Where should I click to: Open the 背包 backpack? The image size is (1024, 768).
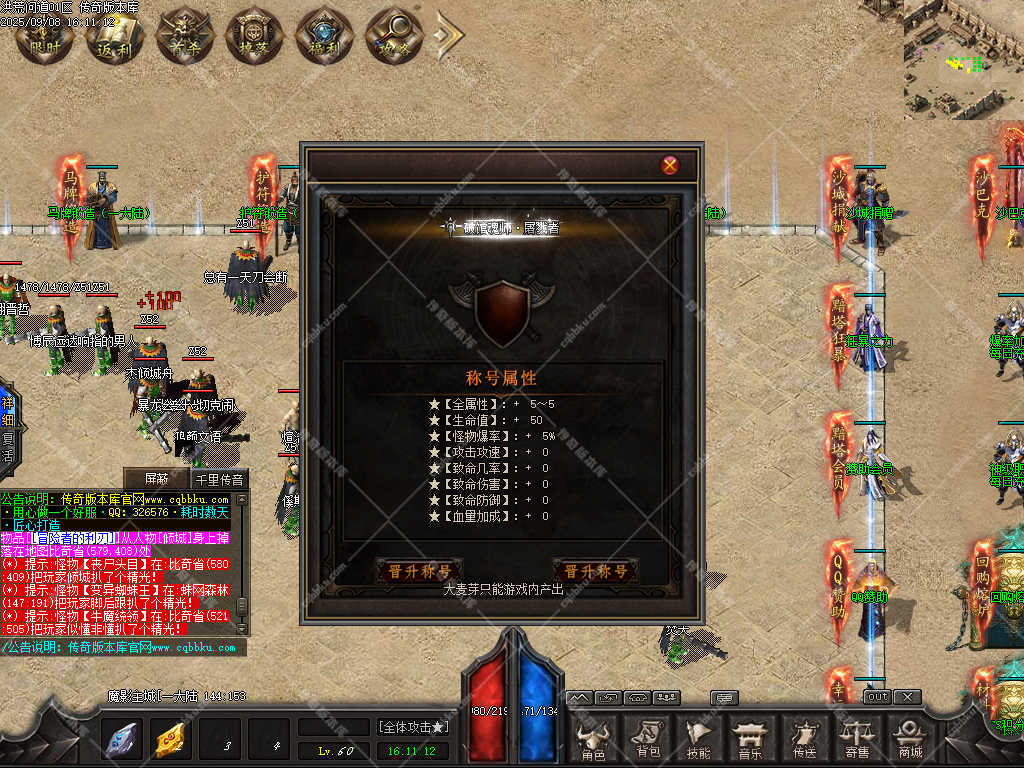[x=647, y=739]
